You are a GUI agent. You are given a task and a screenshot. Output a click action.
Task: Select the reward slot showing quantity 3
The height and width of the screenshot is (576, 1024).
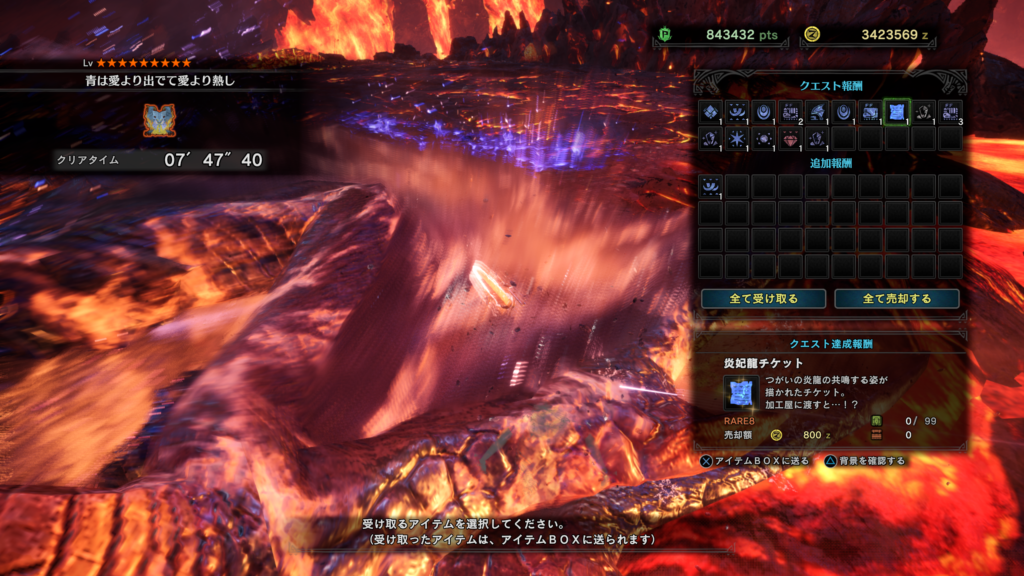click(949, 111)
